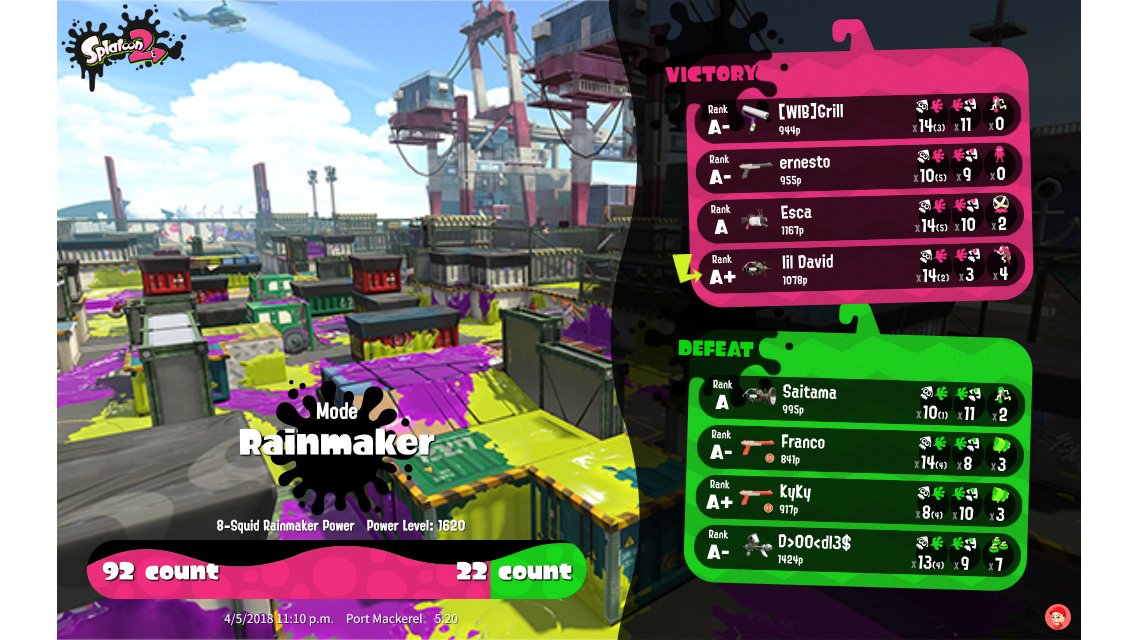This screenshot has height=640, width=1138.
Task: Choose Franco's player row
Action: tap(860, 450)
